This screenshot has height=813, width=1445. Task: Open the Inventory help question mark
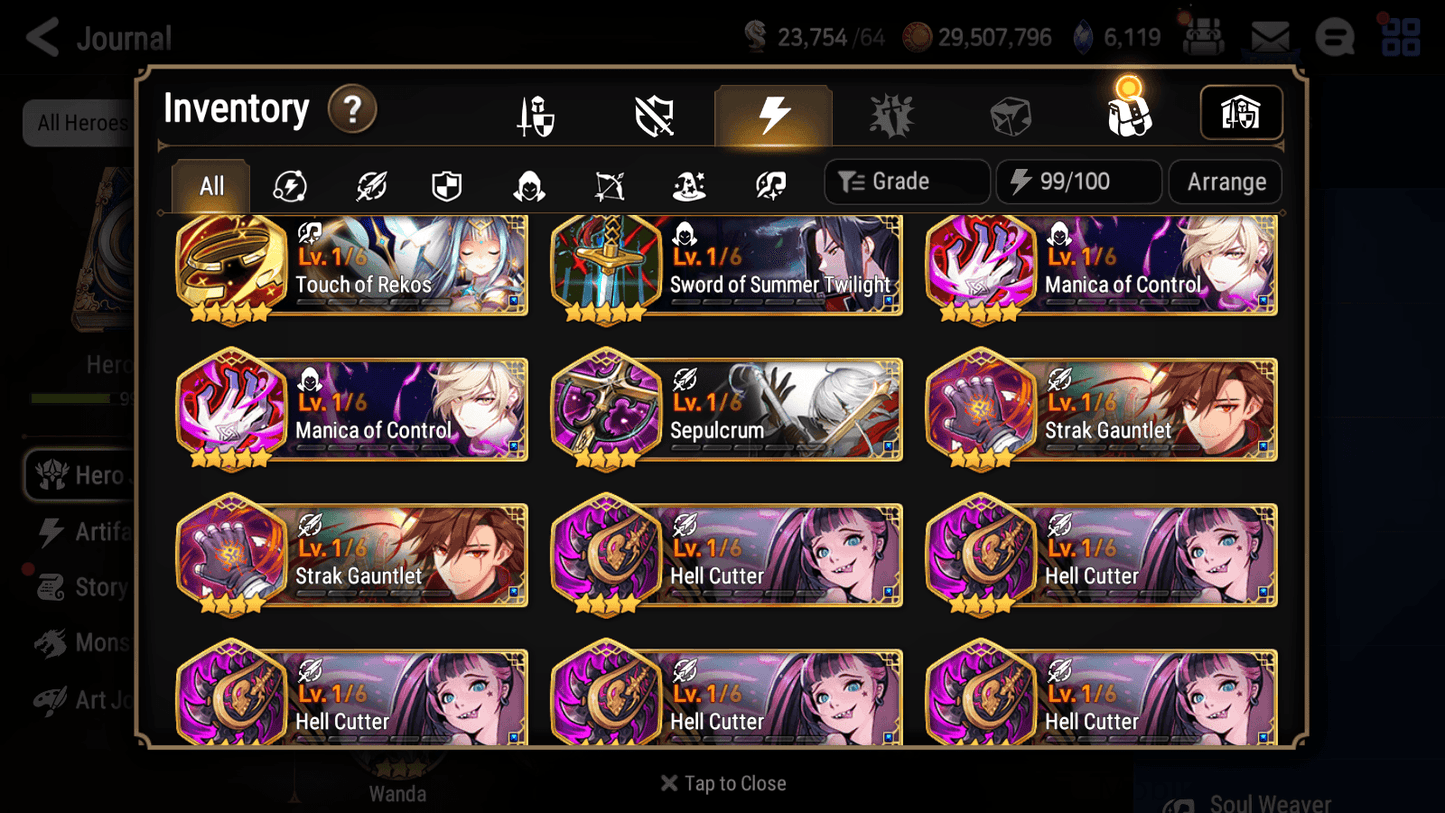click(x=352, y=111)
